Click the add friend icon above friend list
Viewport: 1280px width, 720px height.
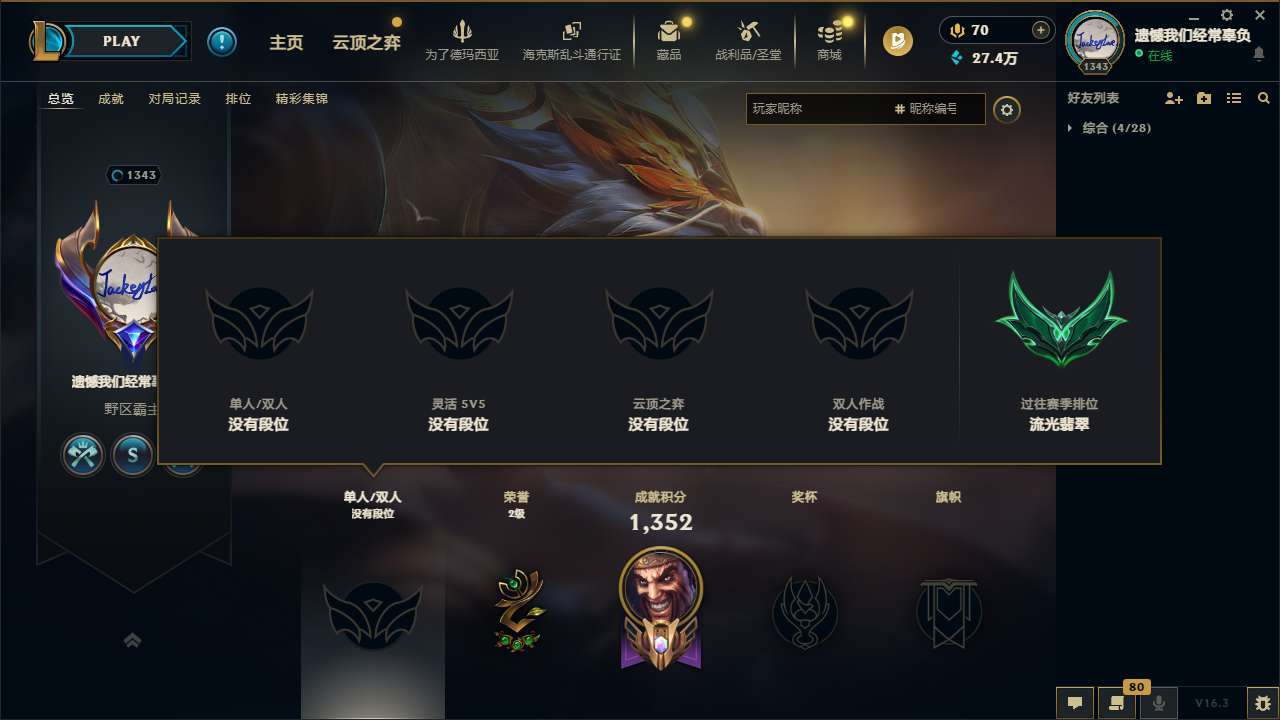coord(1174,98)
